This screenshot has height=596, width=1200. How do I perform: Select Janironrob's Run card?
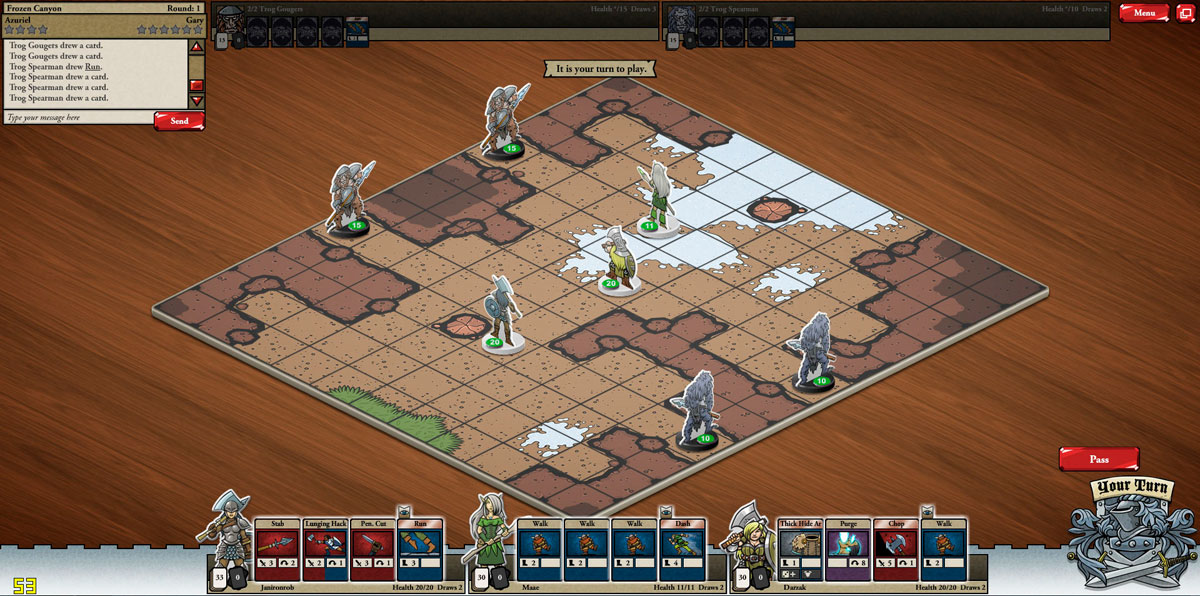click(x=420, y=550)
